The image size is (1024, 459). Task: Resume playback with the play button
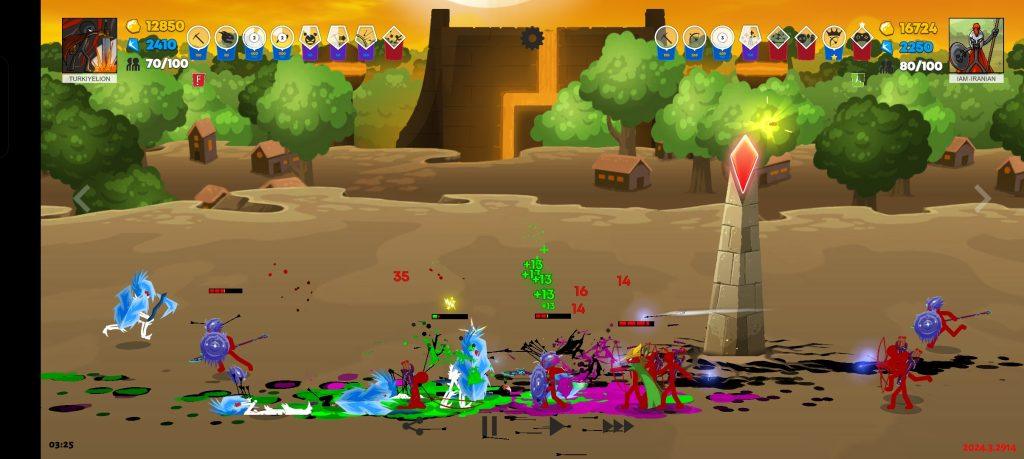[x=556, y=426]
